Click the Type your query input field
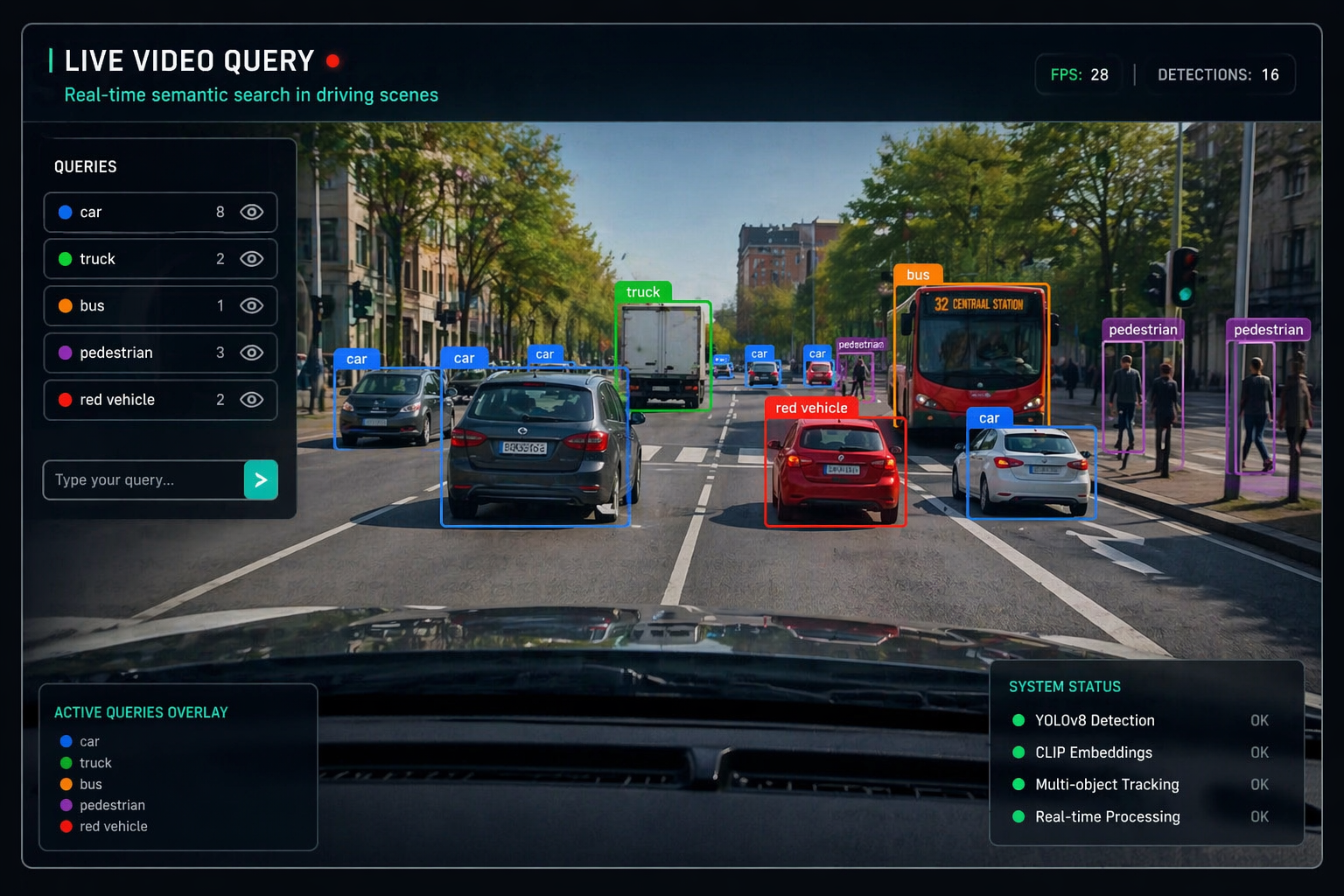This screenshot has width=1344, height=896. 140,479
